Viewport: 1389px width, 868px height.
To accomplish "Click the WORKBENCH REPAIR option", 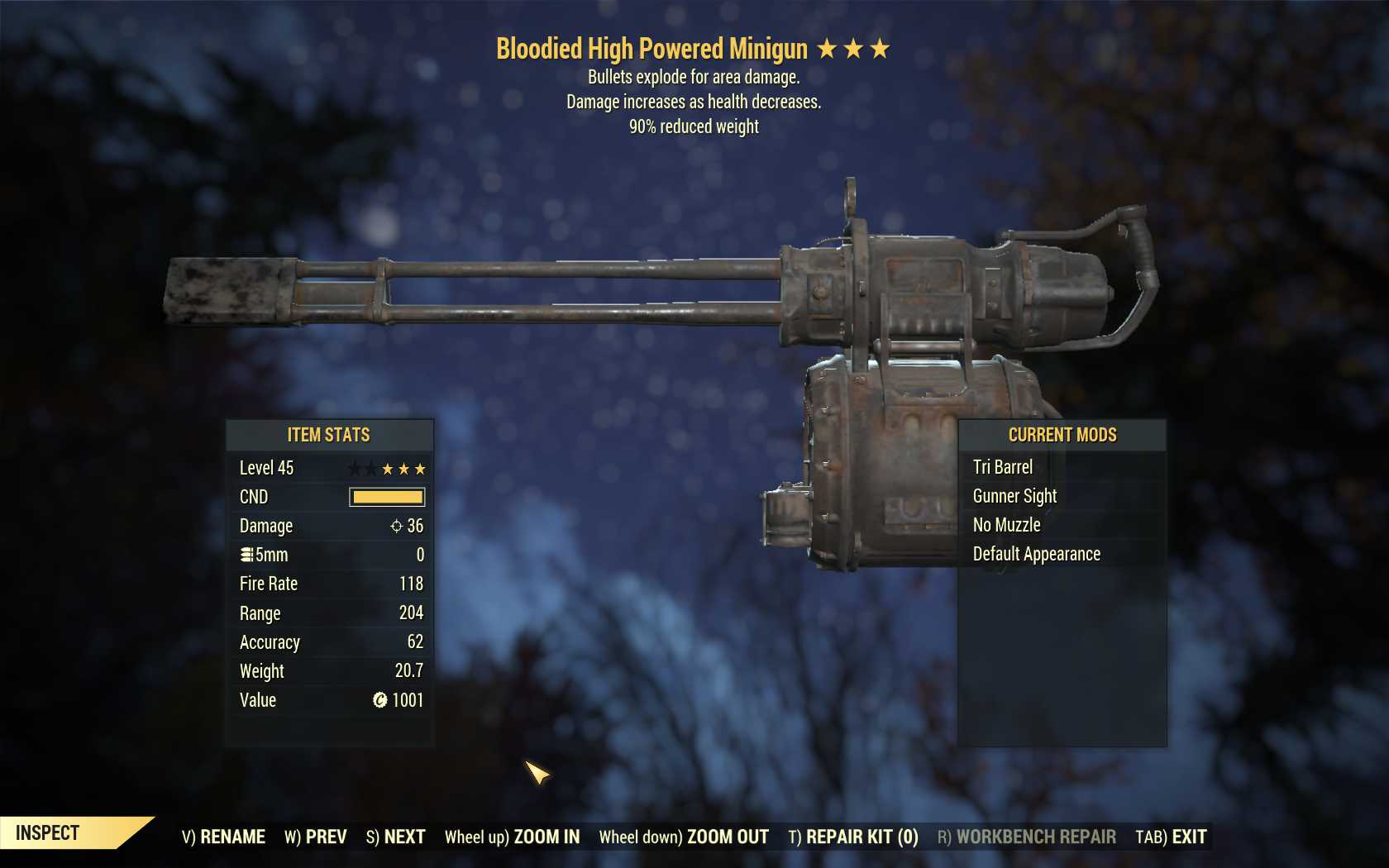I will coord(1026,837).
